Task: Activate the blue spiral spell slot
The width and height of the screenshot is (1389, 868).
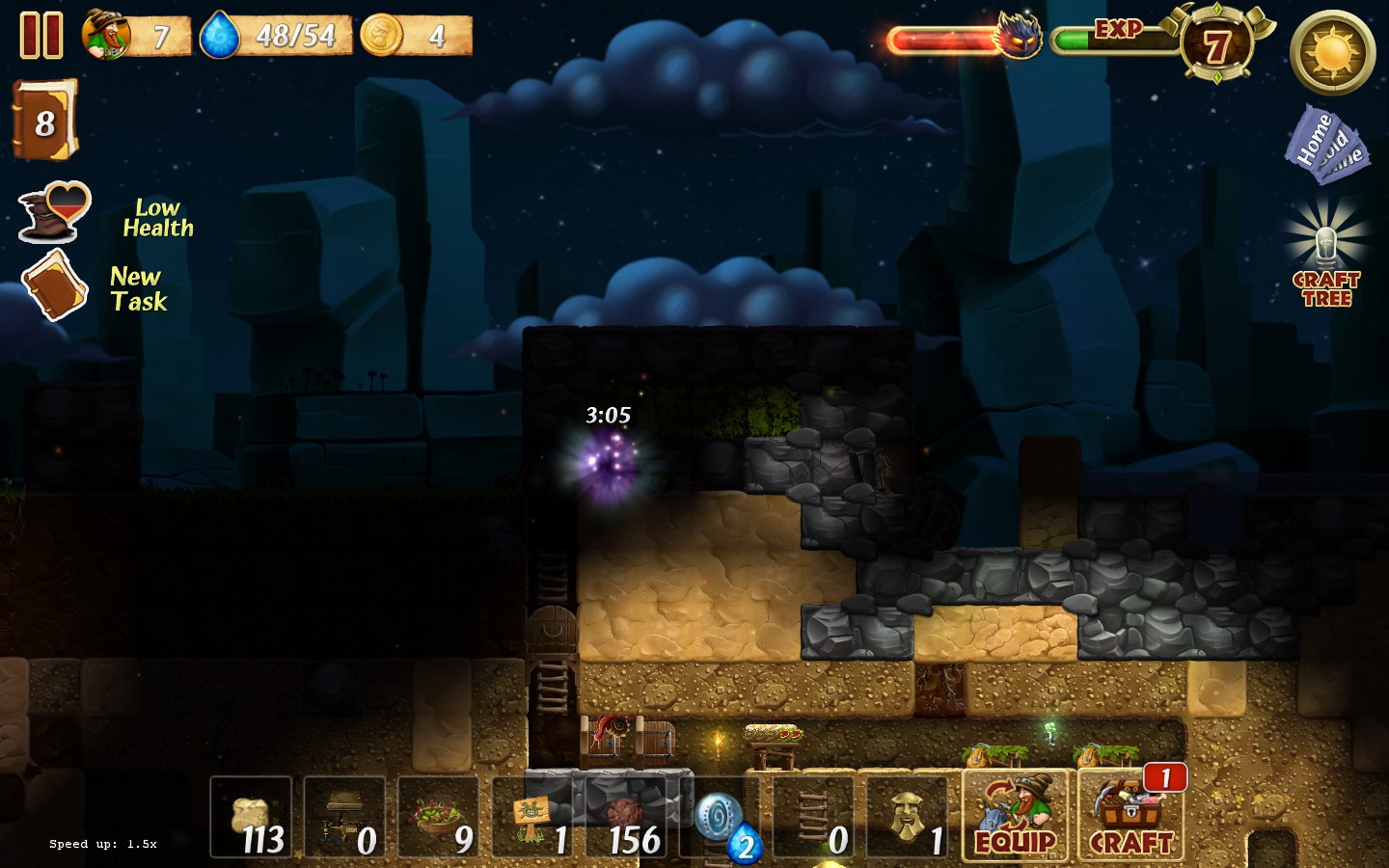Action: pyautogui.click(x=720, y=817)
